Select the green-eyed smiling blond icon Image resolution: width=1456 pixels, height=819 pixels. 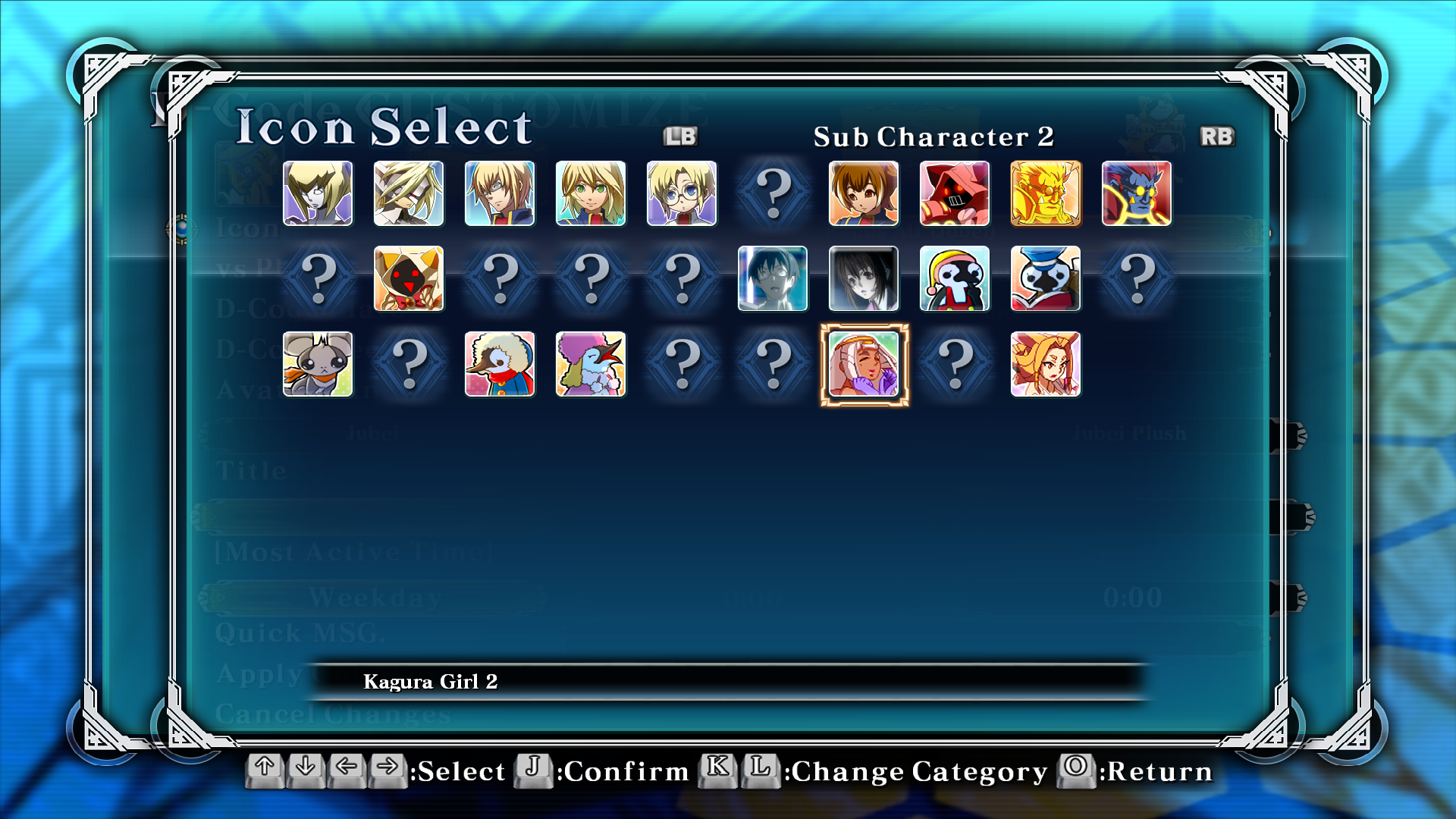[x=591, y=193]
